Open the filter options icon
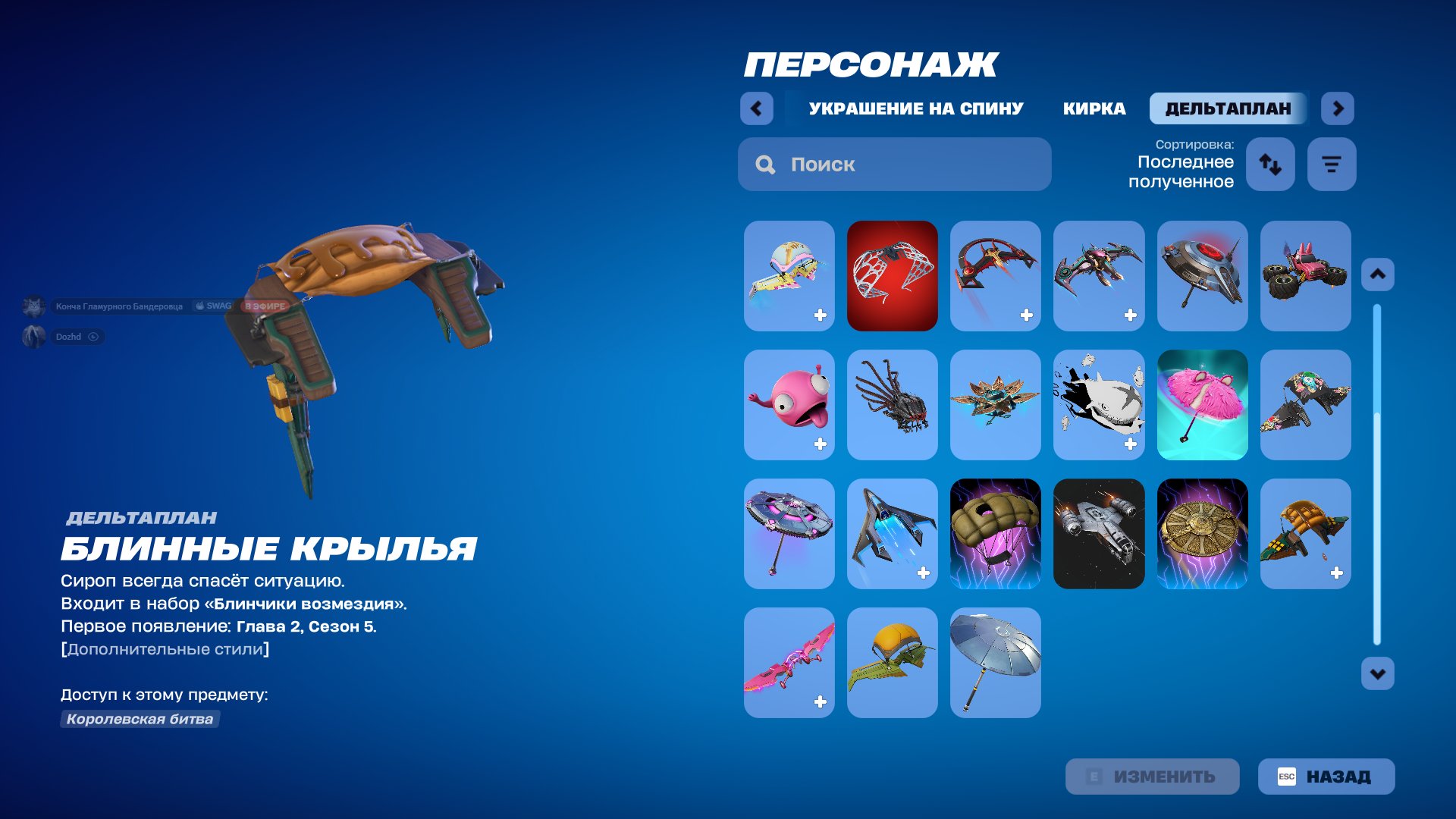 click(1331, 164)
